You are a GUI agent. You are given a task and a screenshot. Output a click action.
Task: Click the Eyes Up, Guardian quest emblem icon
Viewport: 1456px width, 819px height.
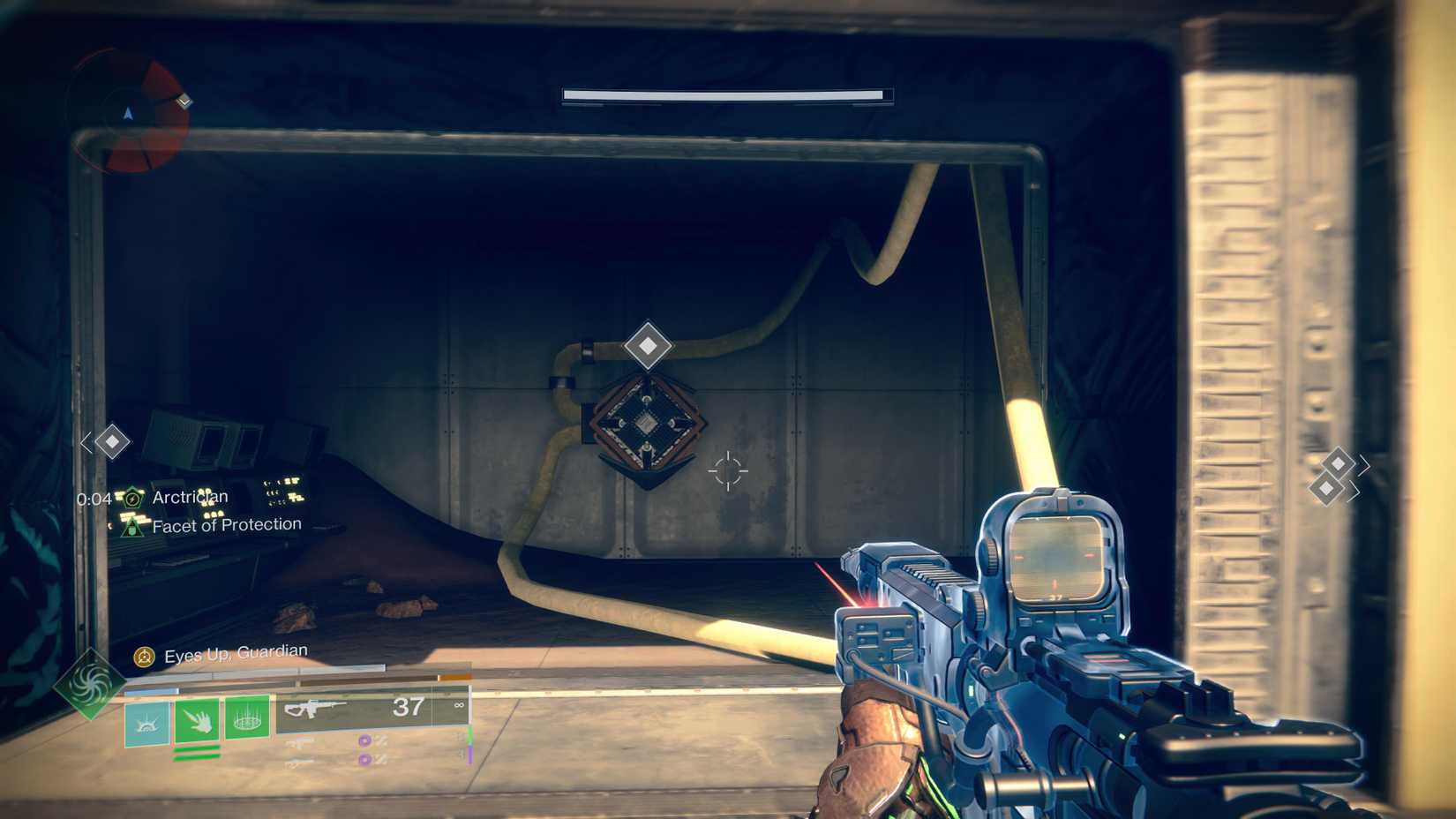point(143,656)
